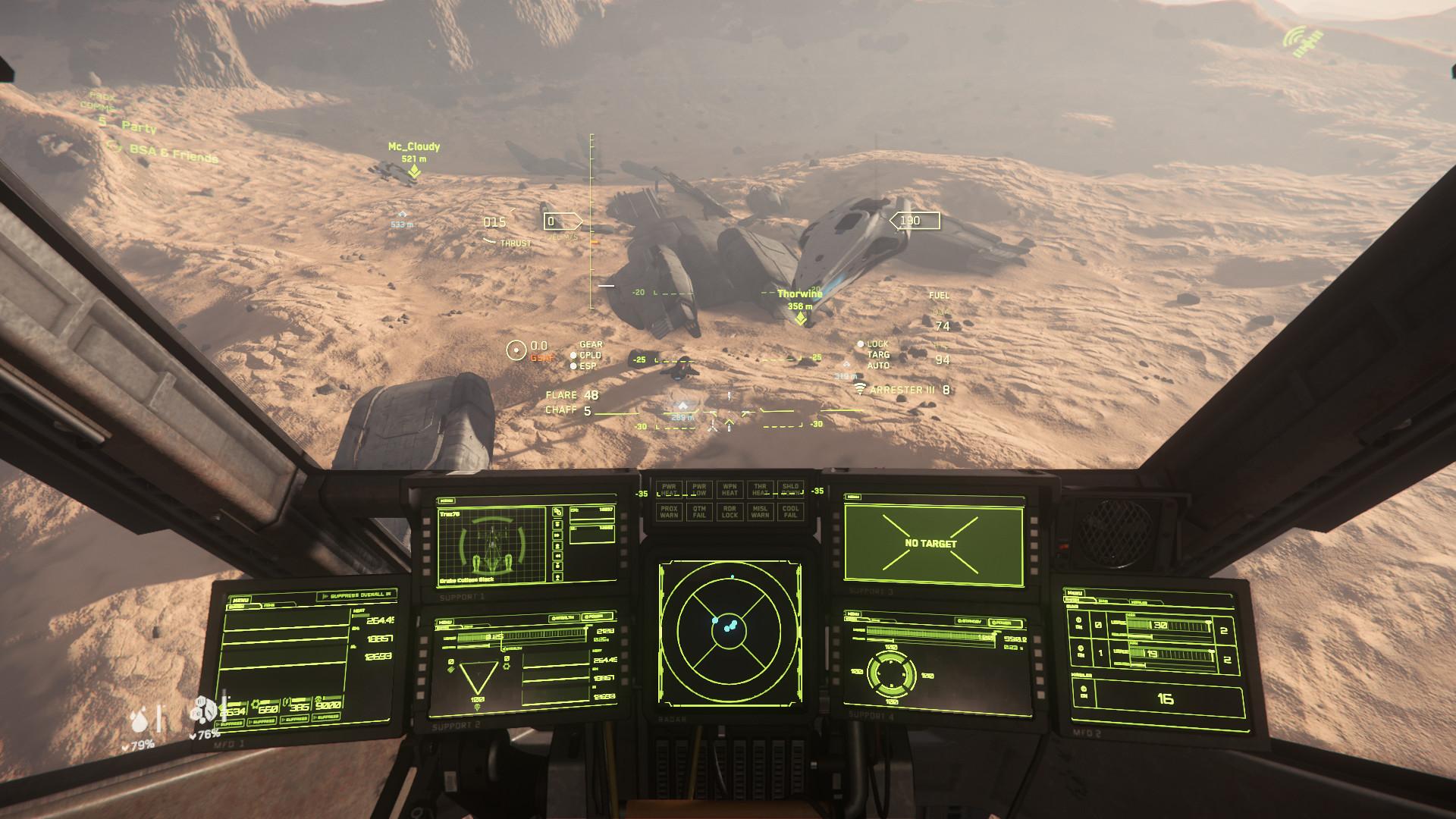Toggle POWER on gun group 1 in MFD 2

click(x=1081, y=651)
